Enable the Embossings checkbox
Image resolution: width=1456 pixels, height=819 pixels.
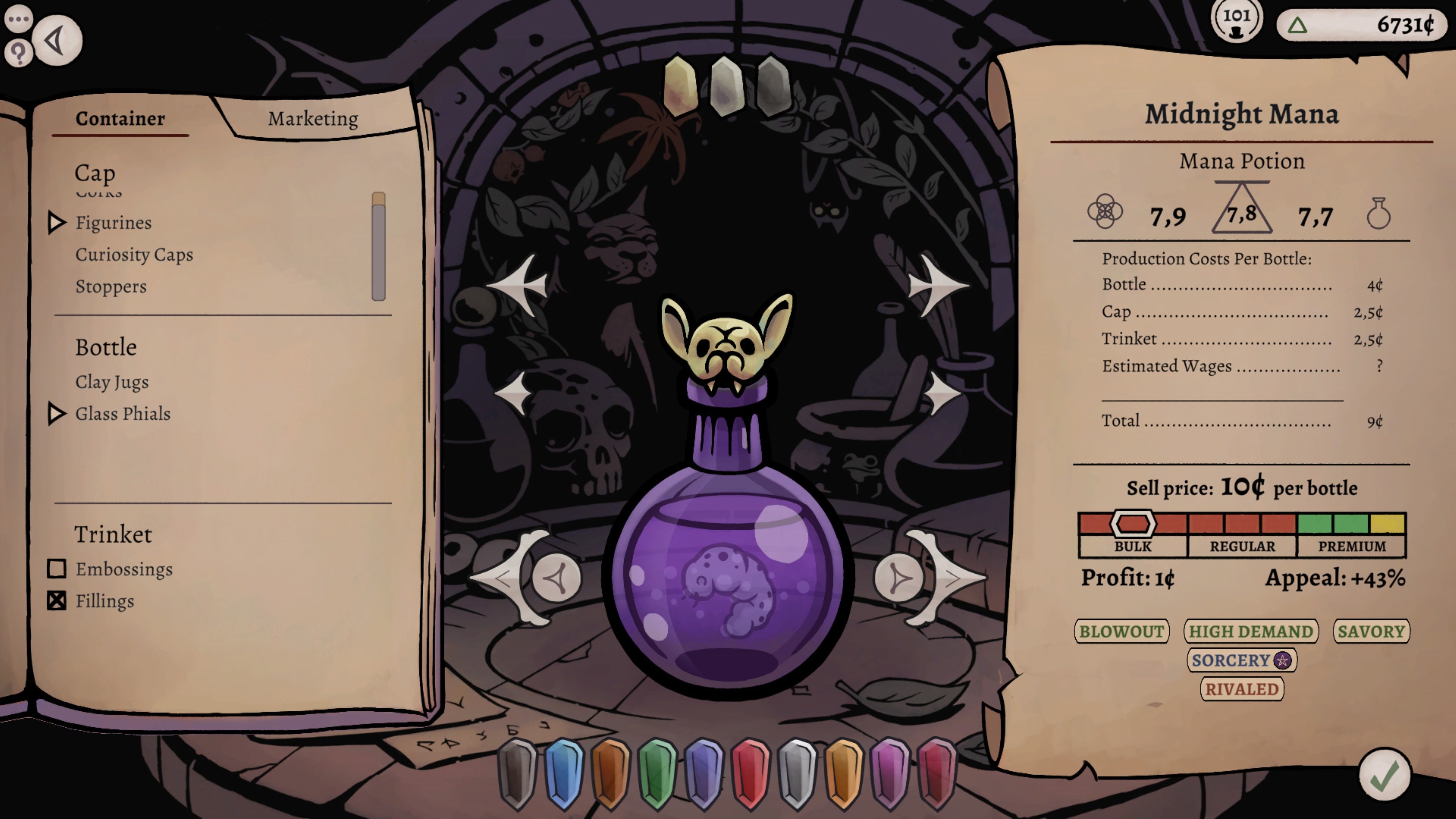point(56,569)
